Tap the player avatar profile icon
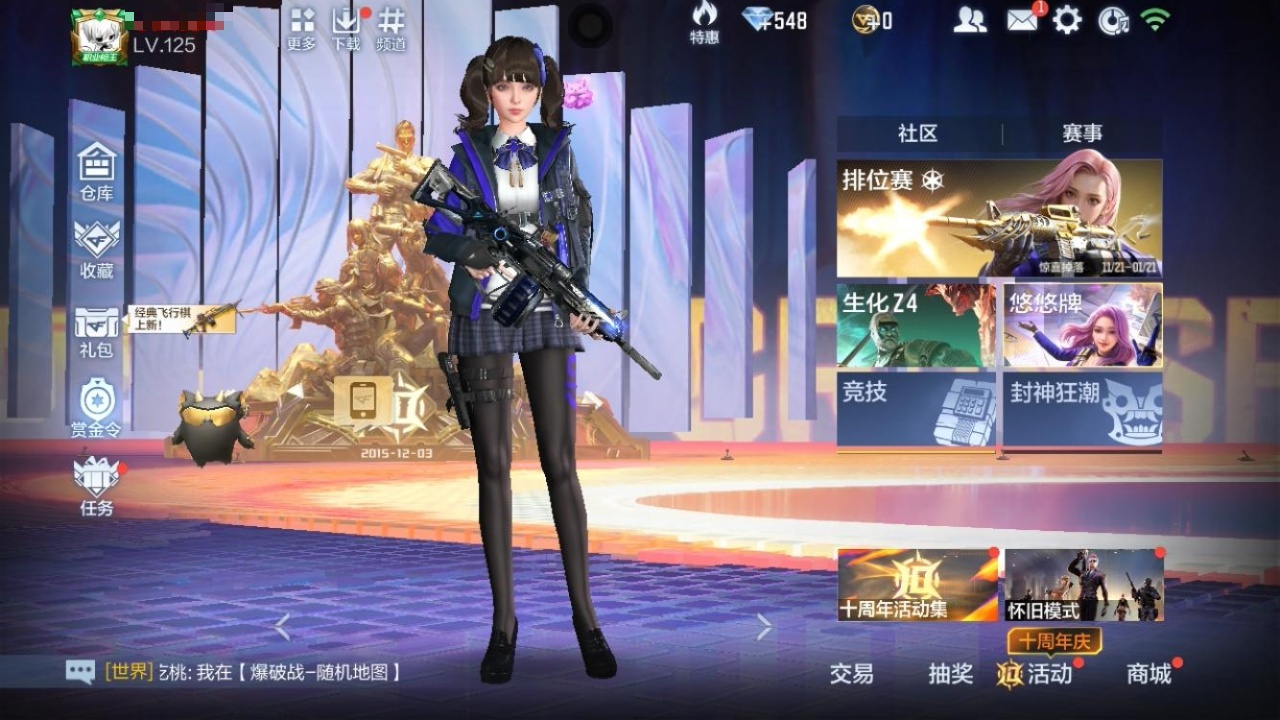The image size is (1280, 720). [99, 37]
